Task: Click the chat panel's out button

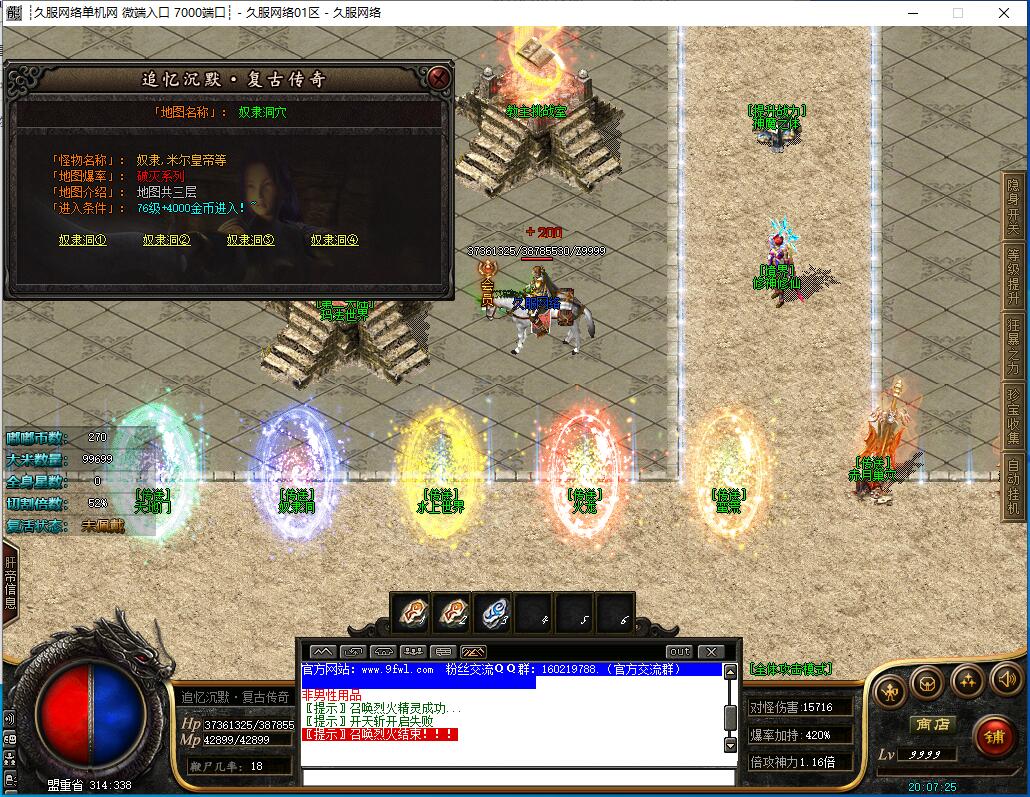Action: coord(680,652)
